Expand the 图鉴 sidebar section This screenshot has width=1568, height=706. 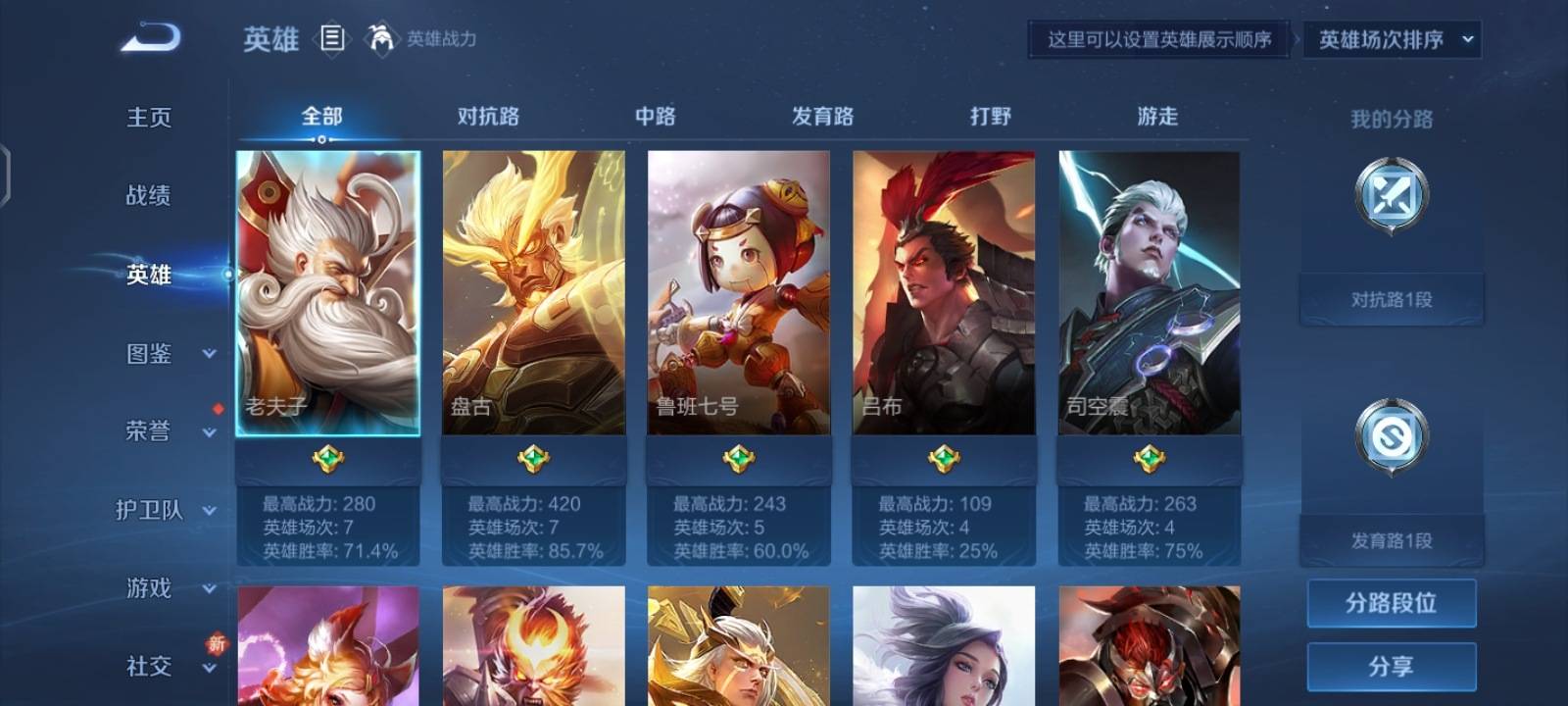pyautogui.click(x=147, y=354)
